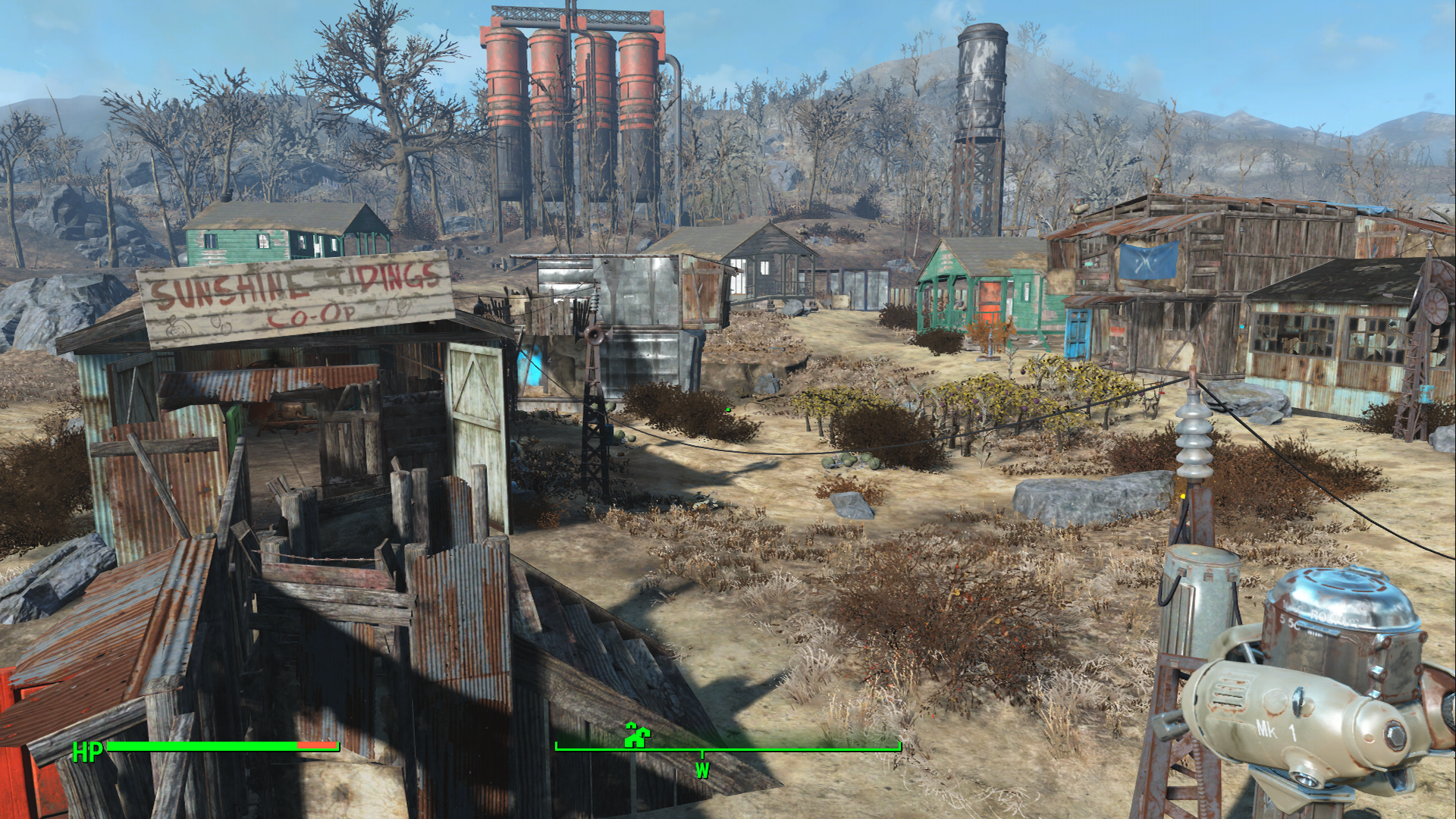Select the green settlement house marker on compass
This screenshot has height=819, width=1456.
tap(637, 735)
